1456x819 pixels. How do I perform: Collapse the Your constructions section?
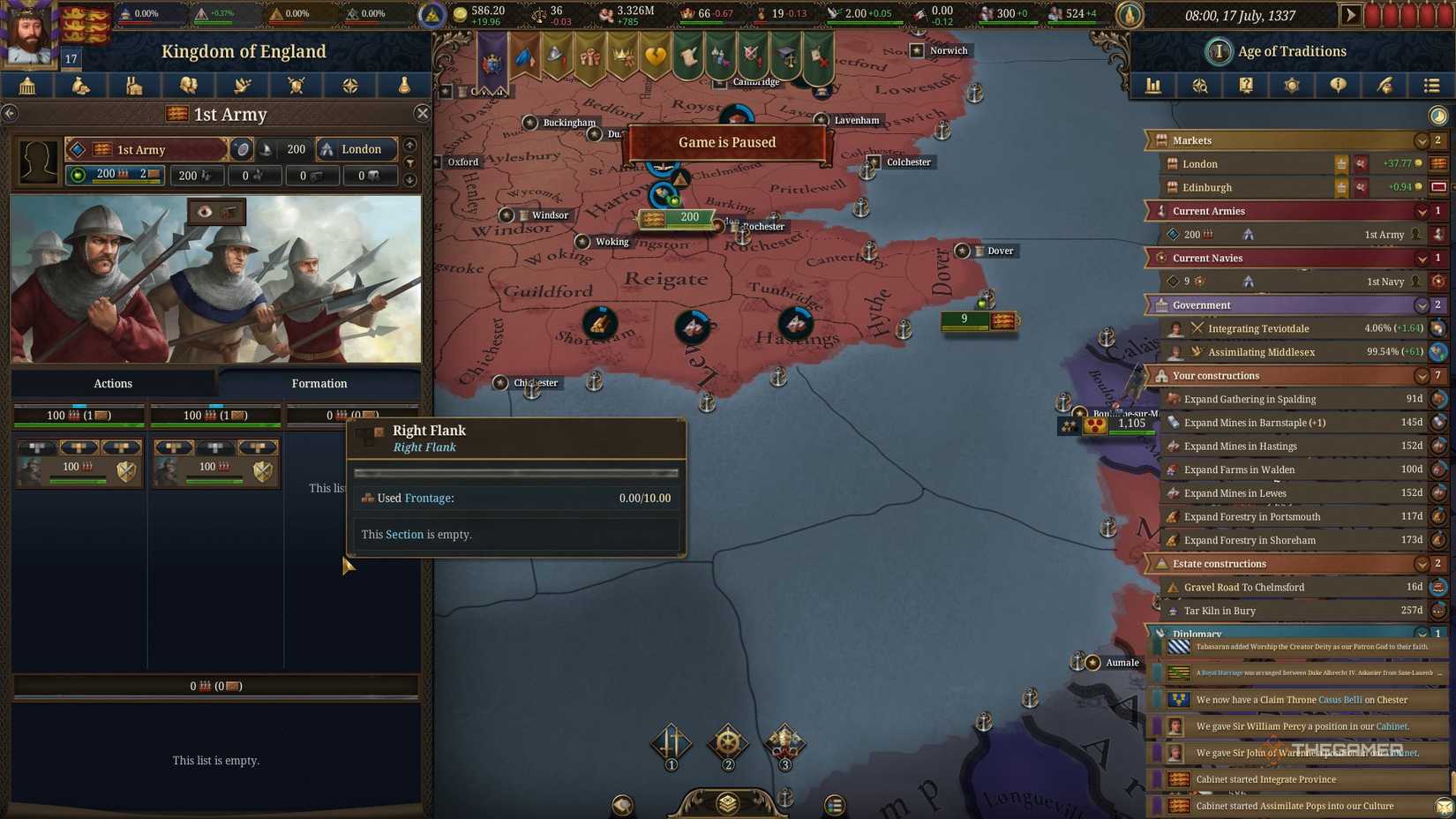[x=1421, y=375]
